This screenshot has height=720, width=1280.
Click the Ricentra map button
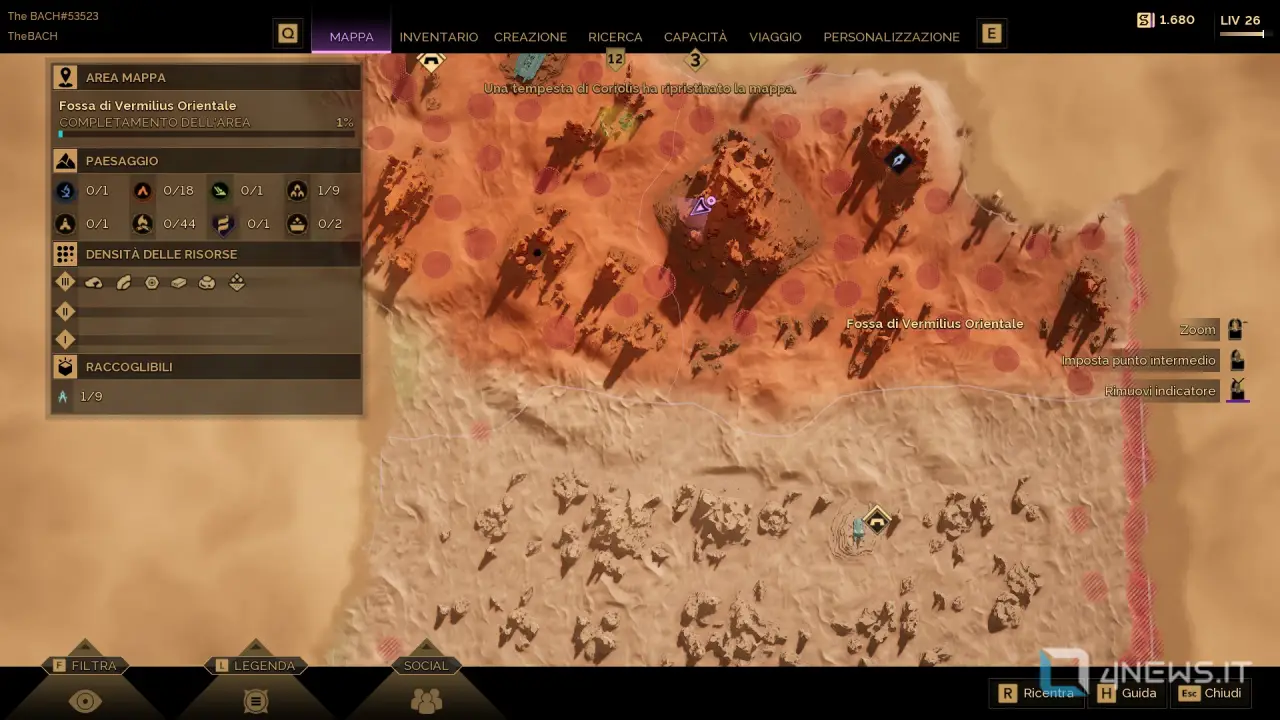pyautogui.click(x=1036, y=693)
